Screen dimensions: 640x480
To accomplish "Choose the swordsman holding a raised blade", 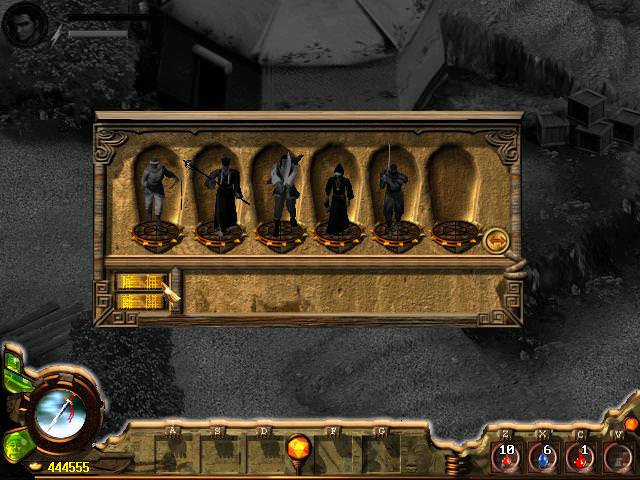I will coord(394,190).
